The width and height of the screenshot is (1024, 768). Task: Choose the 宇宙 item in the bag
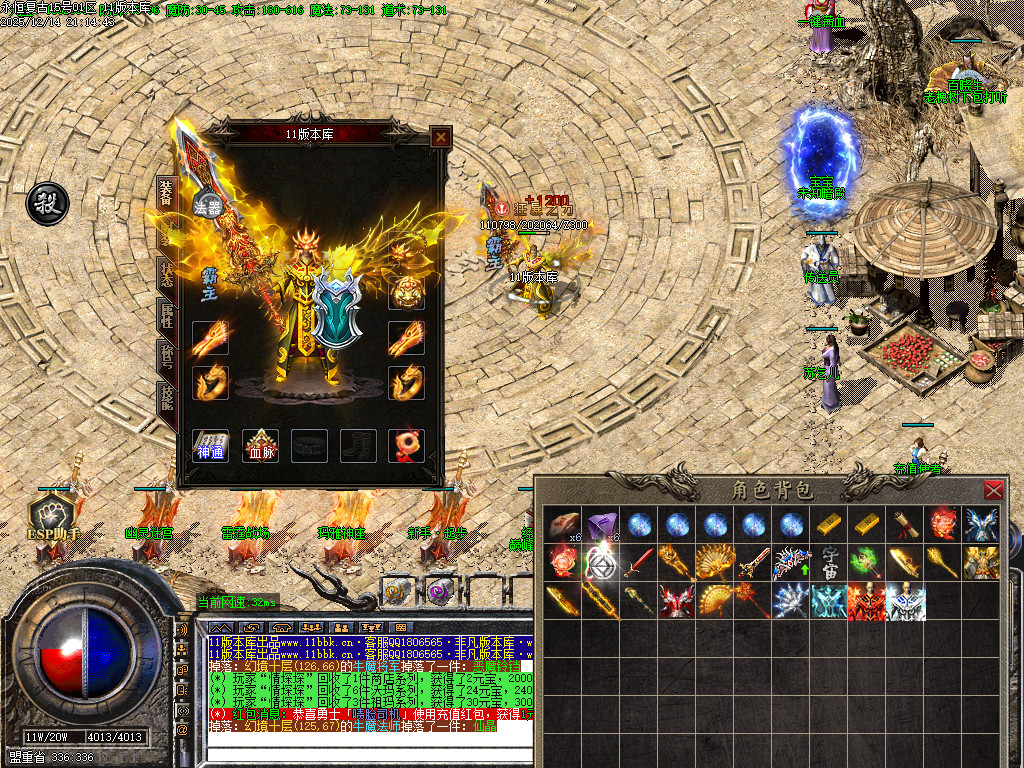pyautogui.click(x=830, y=563)
